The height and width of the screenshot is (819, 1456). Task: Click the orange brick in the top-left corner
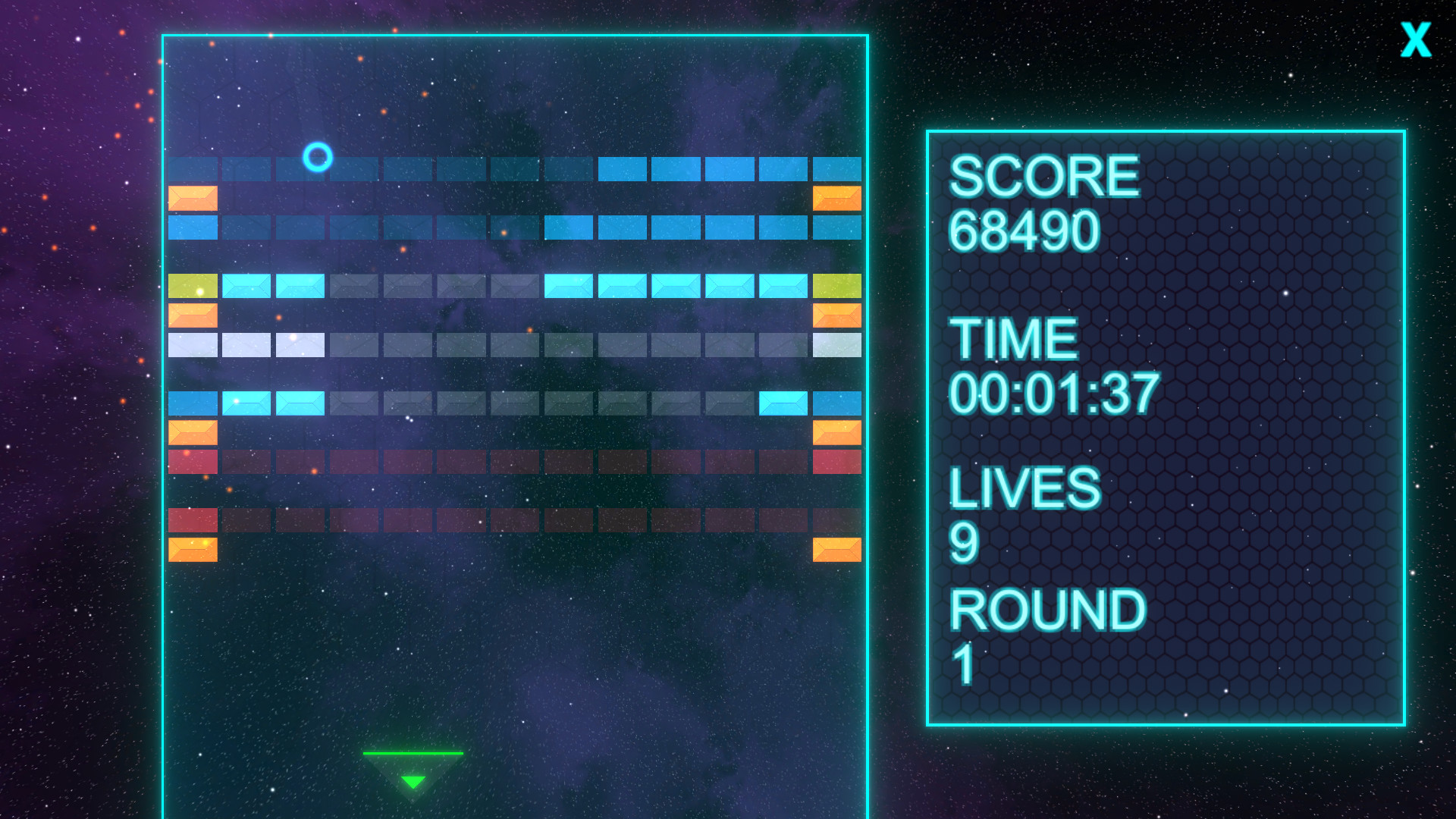tap(193, 199)
